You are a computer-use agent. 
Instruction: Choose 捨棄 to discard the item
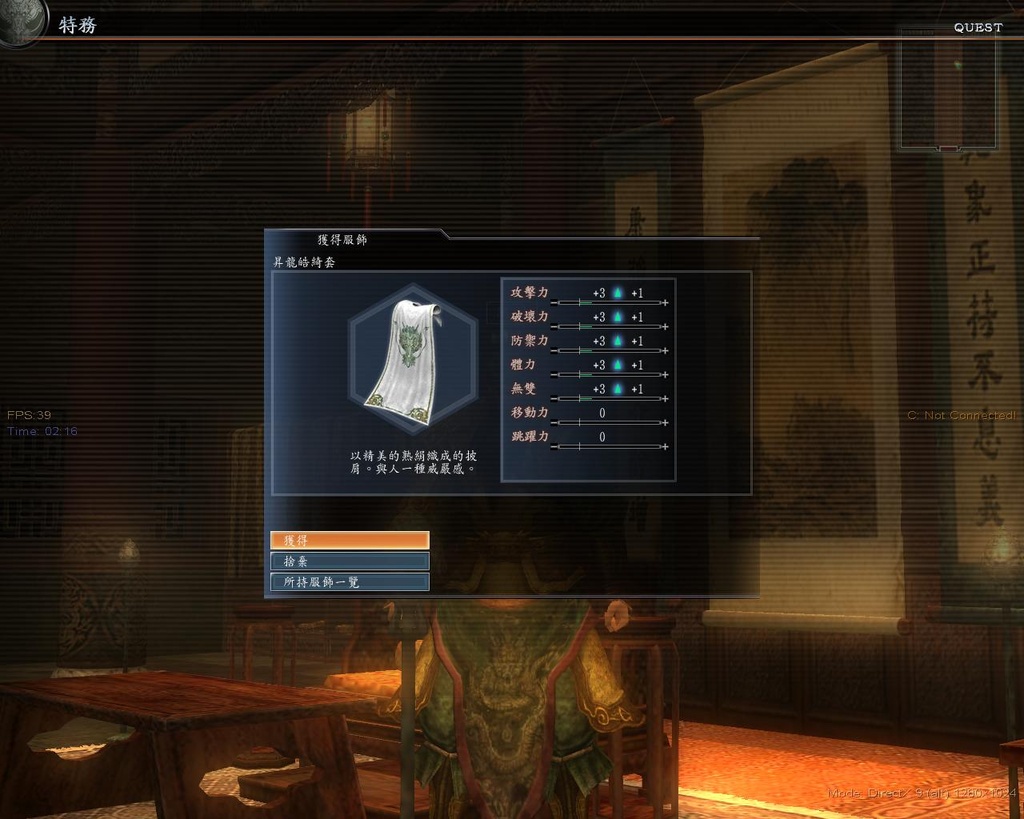(x=349, y=561)
